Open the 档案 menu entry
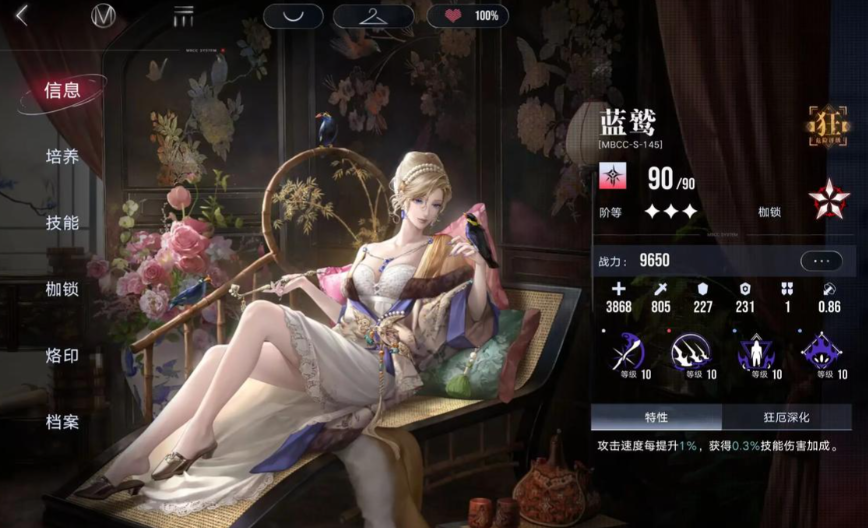Viewport: 868px width, 528px height. coord(62,421)
